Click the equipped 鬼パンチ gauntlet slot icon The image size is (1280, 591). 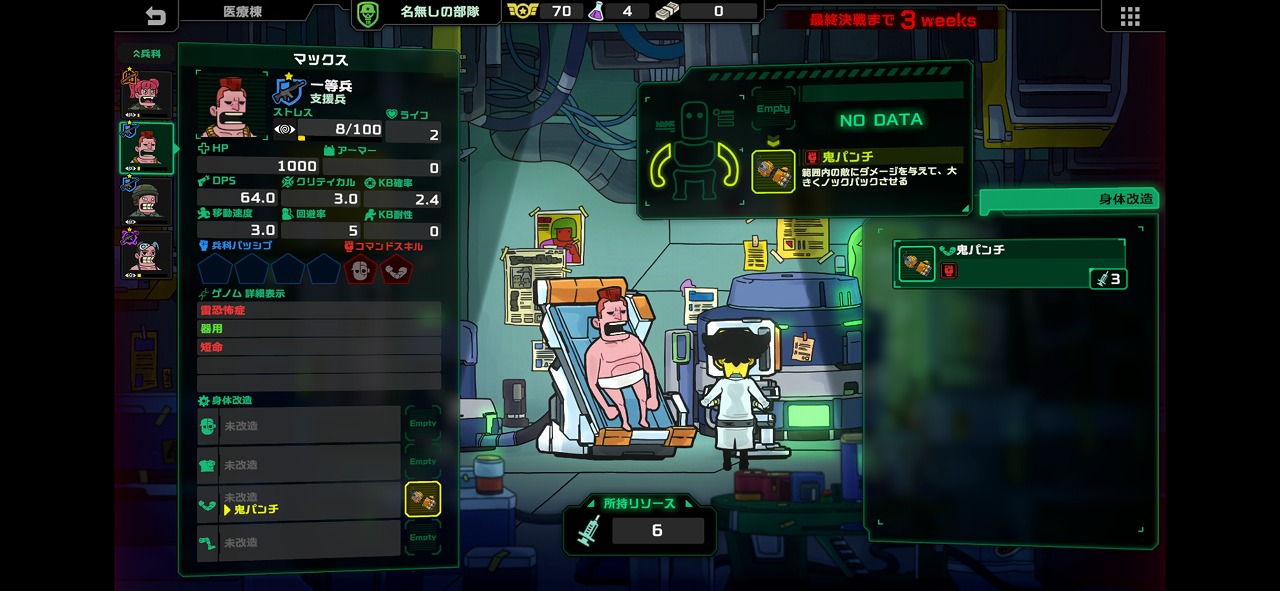[x=422, y=499]
